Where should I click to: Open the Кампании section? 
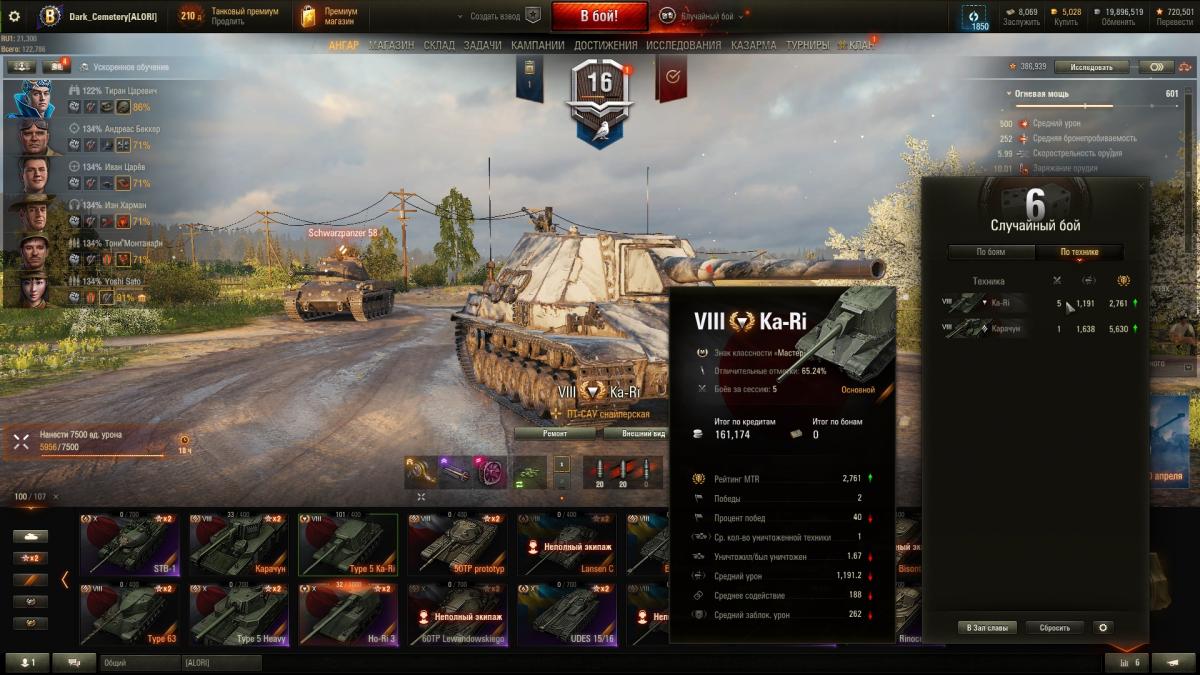click(x=537, y=45)
